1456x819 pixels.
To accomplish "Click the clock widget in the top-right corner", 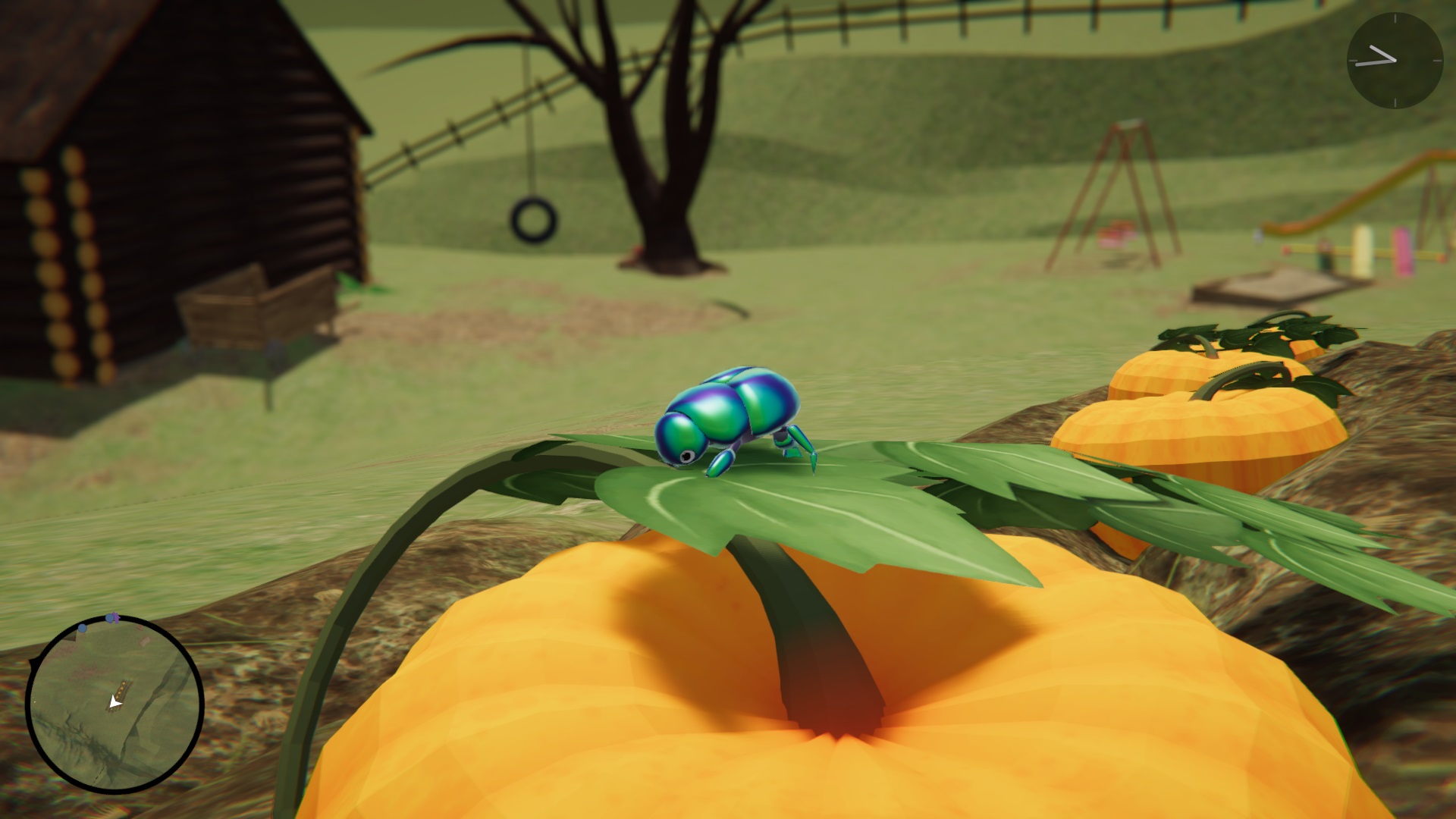I will pos(1395,61).
